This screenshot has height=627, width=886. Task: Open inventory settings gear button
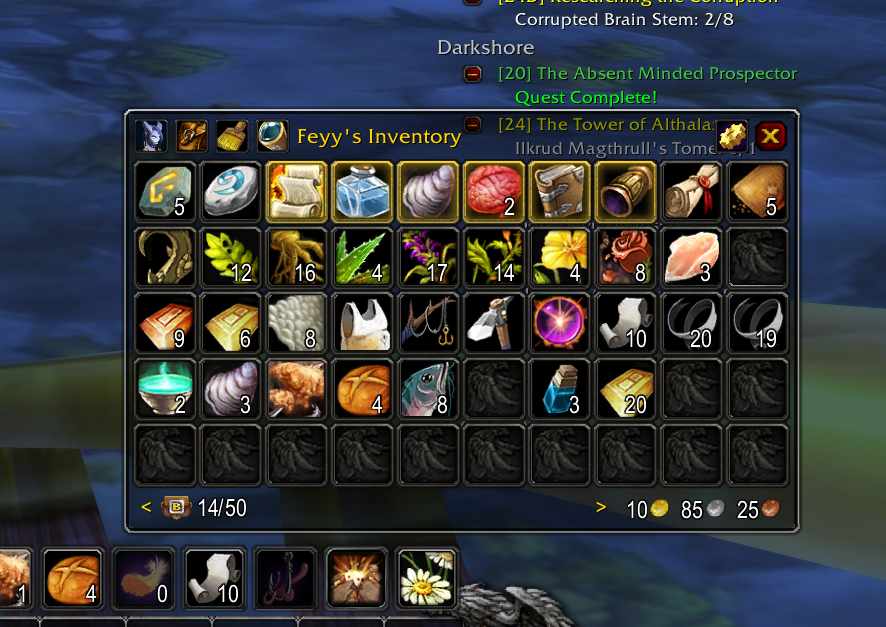(732, 136)
